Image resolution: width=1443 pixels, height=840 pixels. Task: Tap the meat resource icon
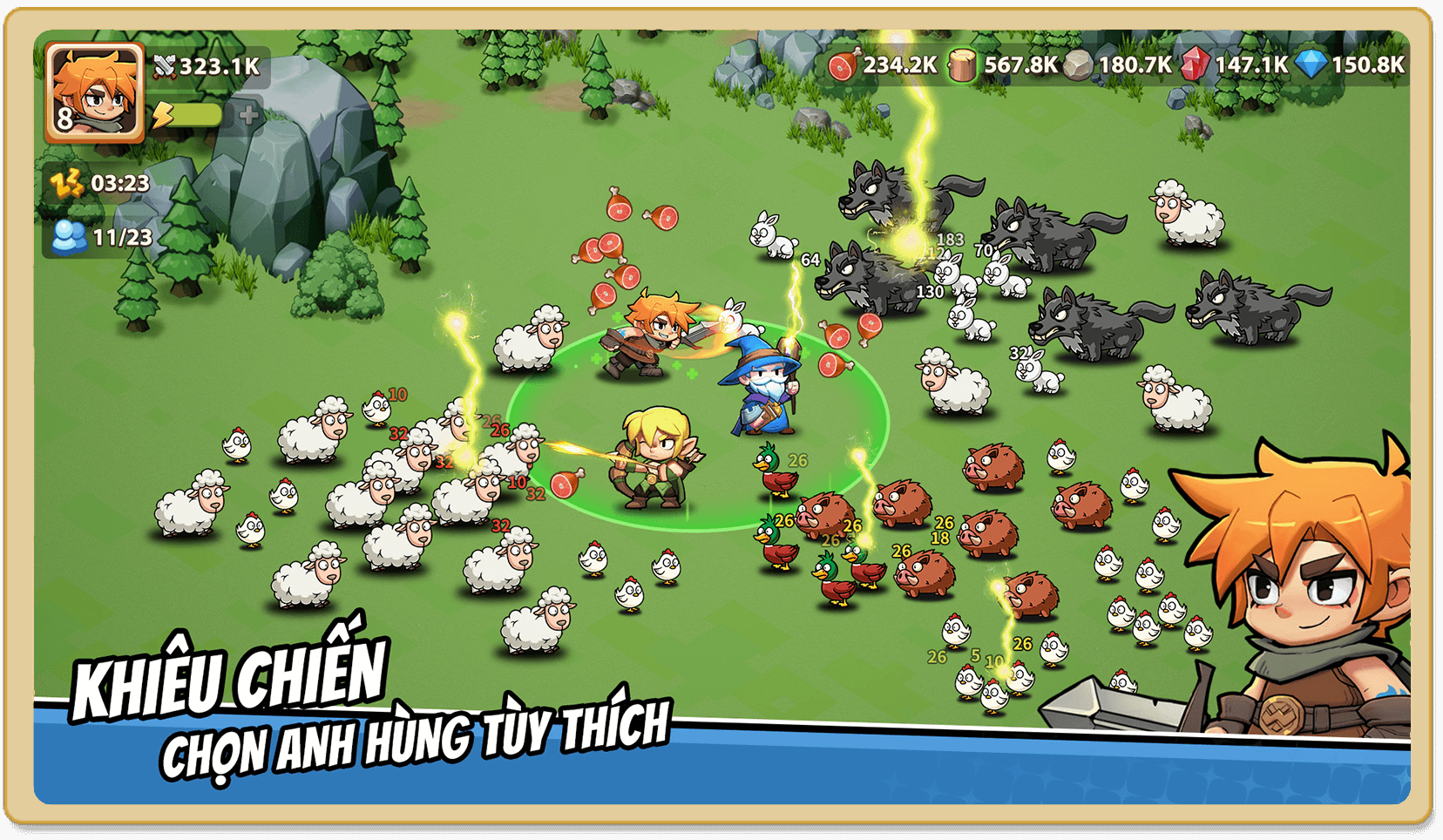[843, 64]
